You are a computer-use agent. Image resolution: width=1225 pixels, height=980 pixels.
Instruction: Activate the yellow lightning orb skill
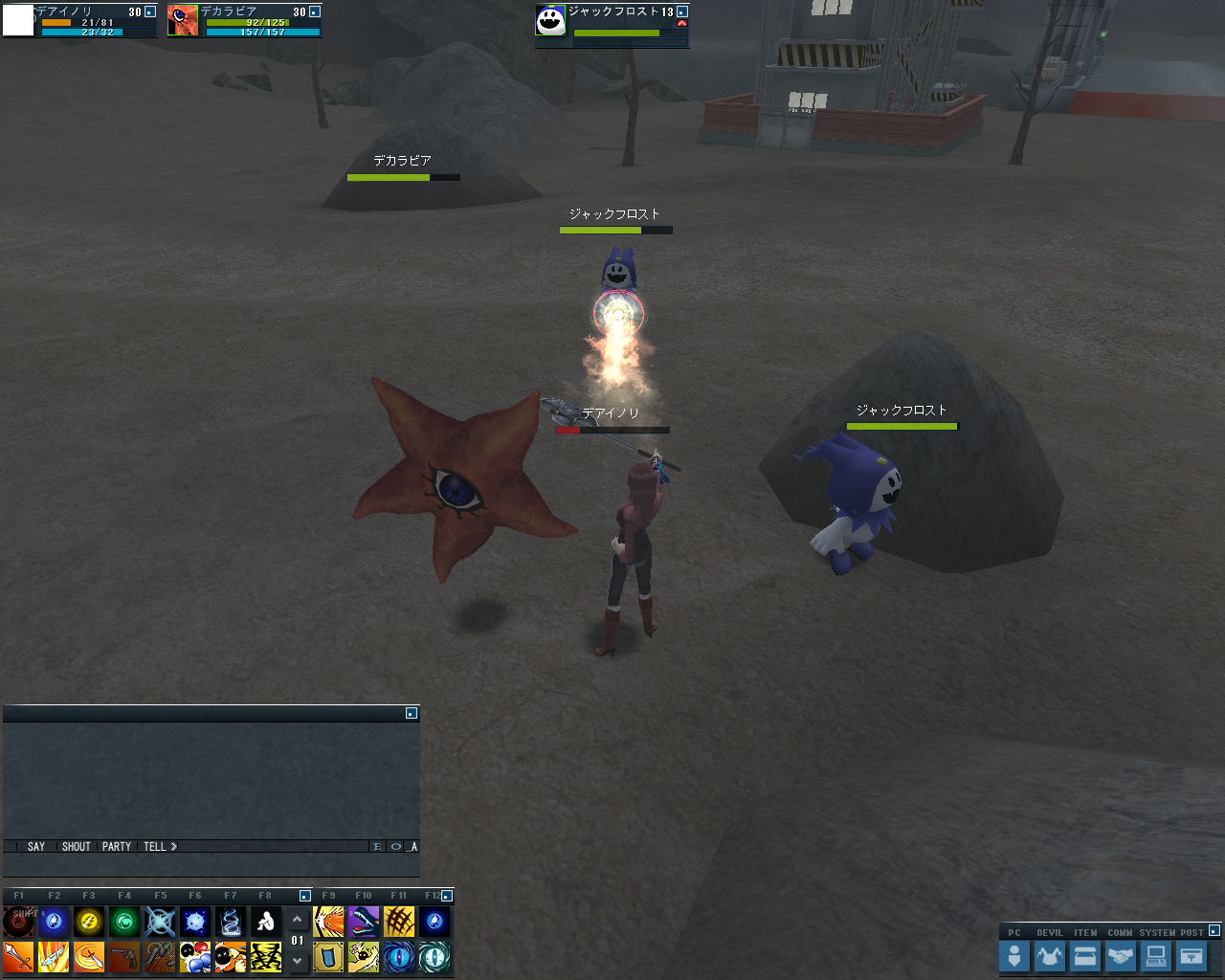tap(89, 922)
